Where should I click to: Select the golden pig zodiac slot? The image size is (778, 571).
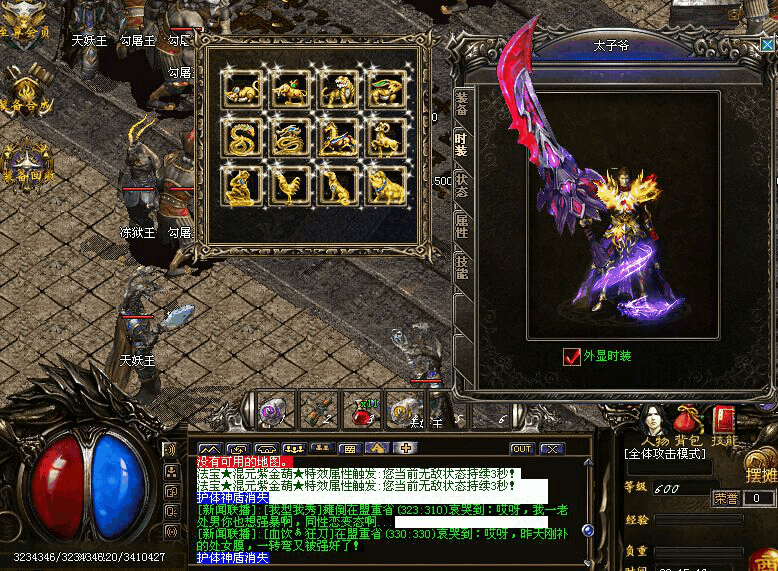point(385,186)
